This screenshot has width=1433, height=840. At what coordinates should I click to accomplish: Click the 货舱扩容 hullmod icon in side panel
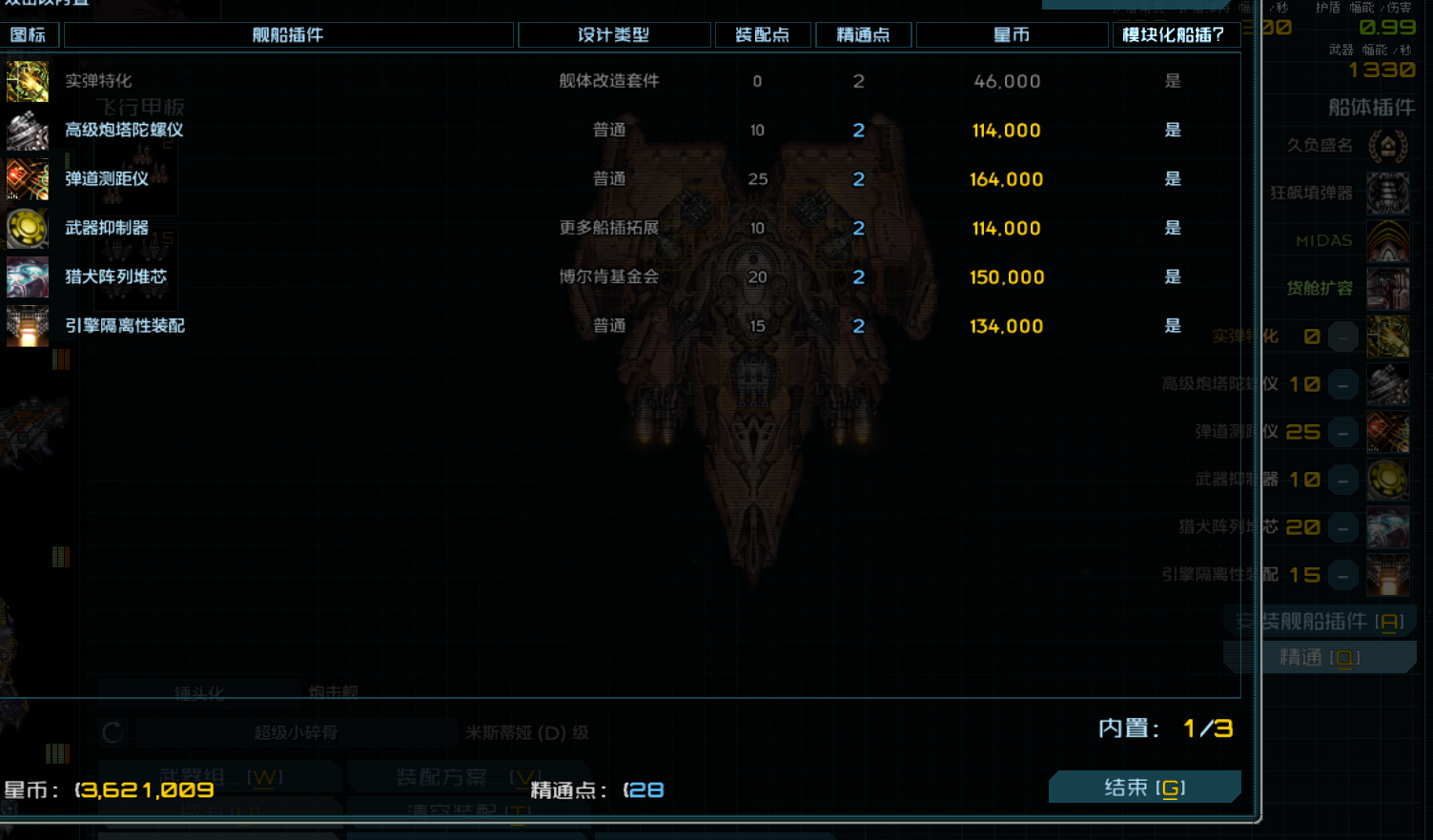[1388, 288]
